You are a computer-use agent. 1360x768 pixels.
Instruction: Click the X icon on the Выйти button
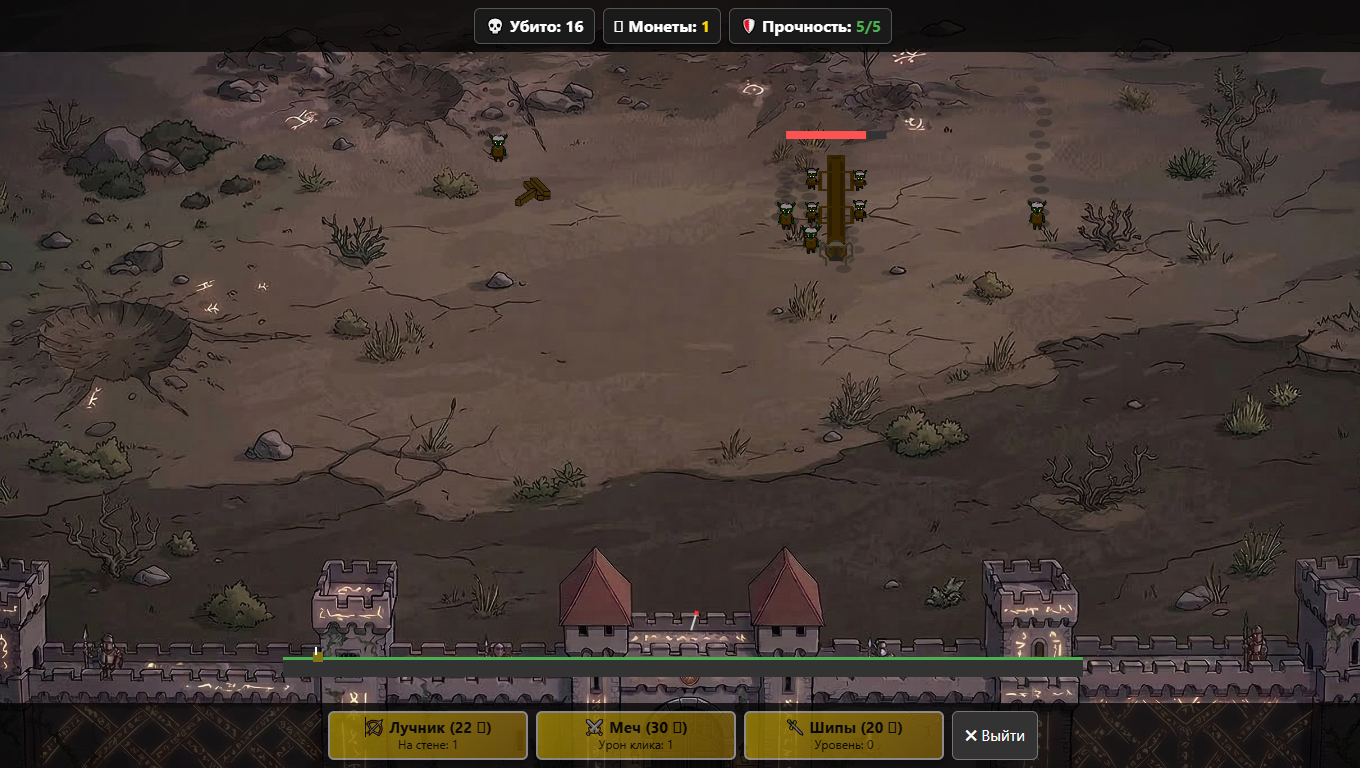(x=970, y=735)
